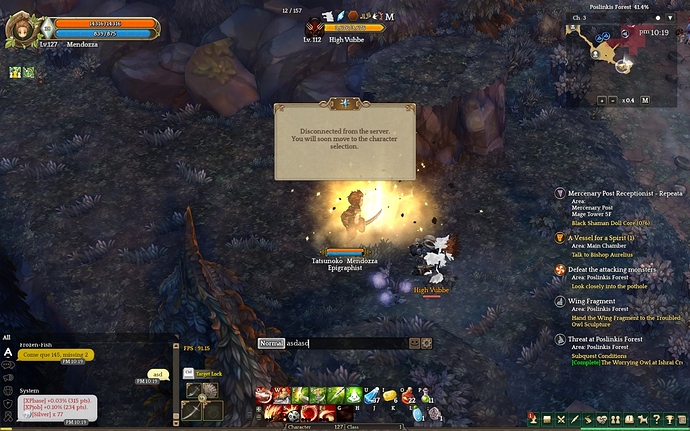Click Frozen-Fish's yellow chat message bubble
The height and width of the screenshot is (431, 690).
(56, 354)
